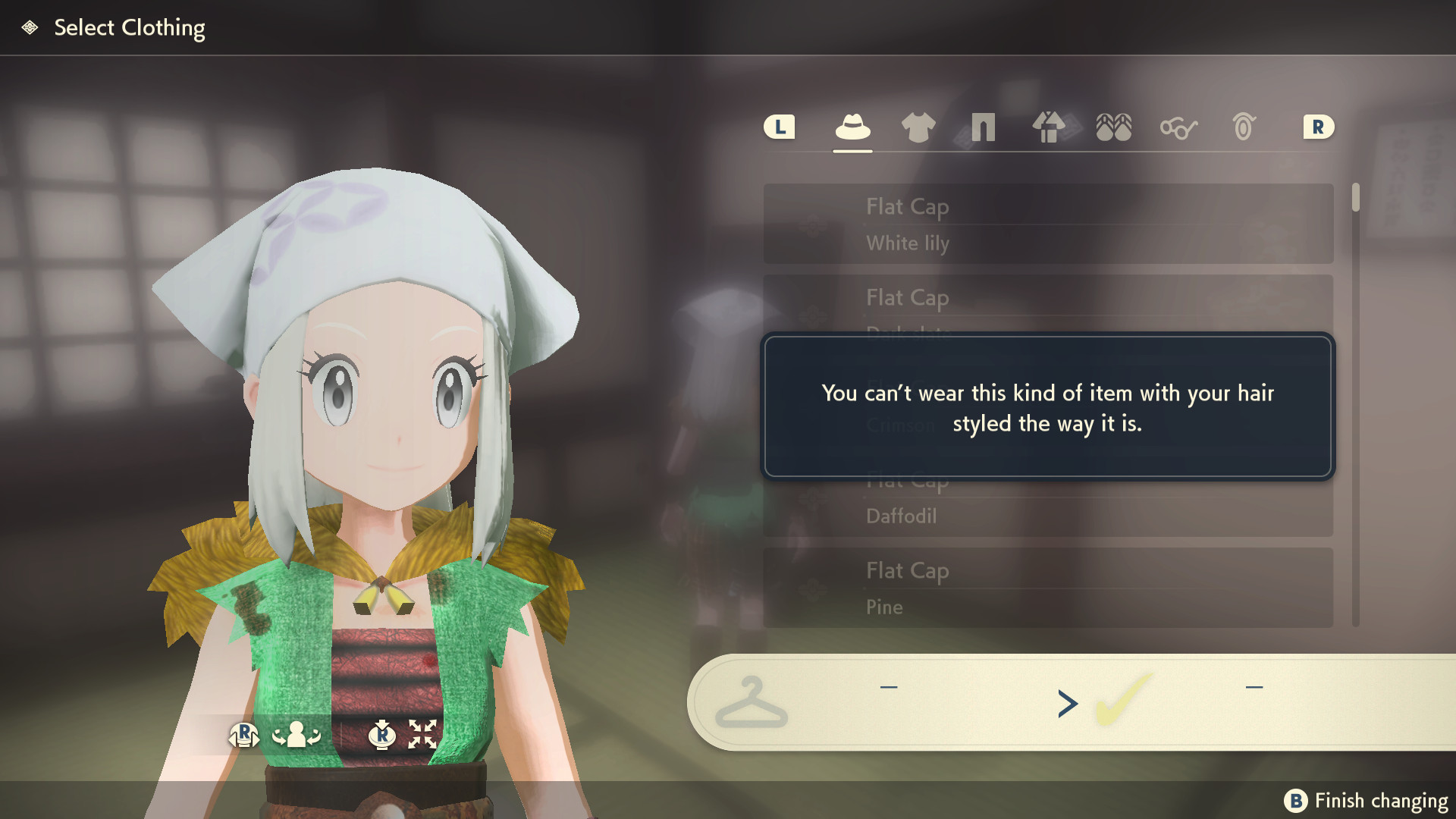This screenshot has height=819, width=1456.
Task: Open the eyewear glasses icon
Action: point(1178,127)
